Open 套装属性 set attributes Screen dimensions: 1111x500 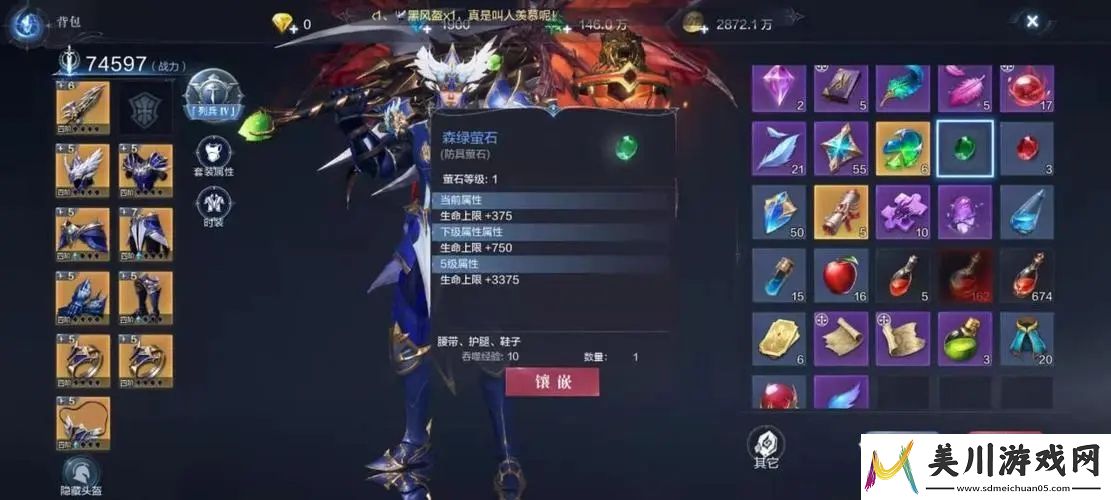(212, 155)
